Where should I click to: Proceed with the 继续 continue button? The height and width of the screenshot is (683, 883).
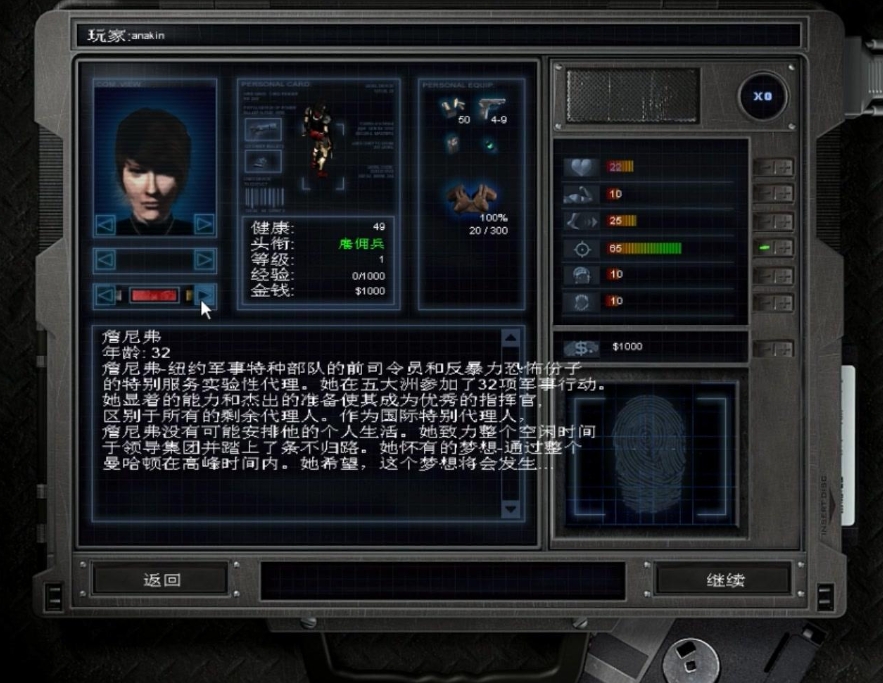pyautogui.click(x=724, y=579)
